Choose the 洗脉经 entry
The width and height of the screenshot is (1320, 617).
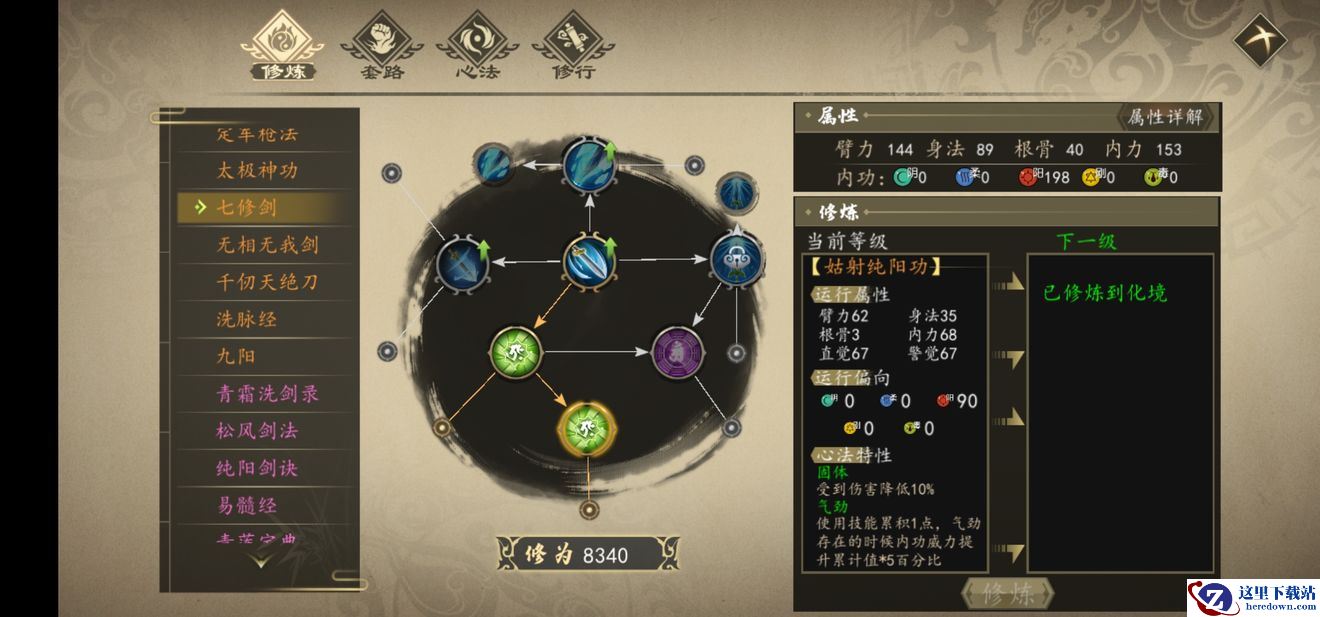click(x=247, y=319)
